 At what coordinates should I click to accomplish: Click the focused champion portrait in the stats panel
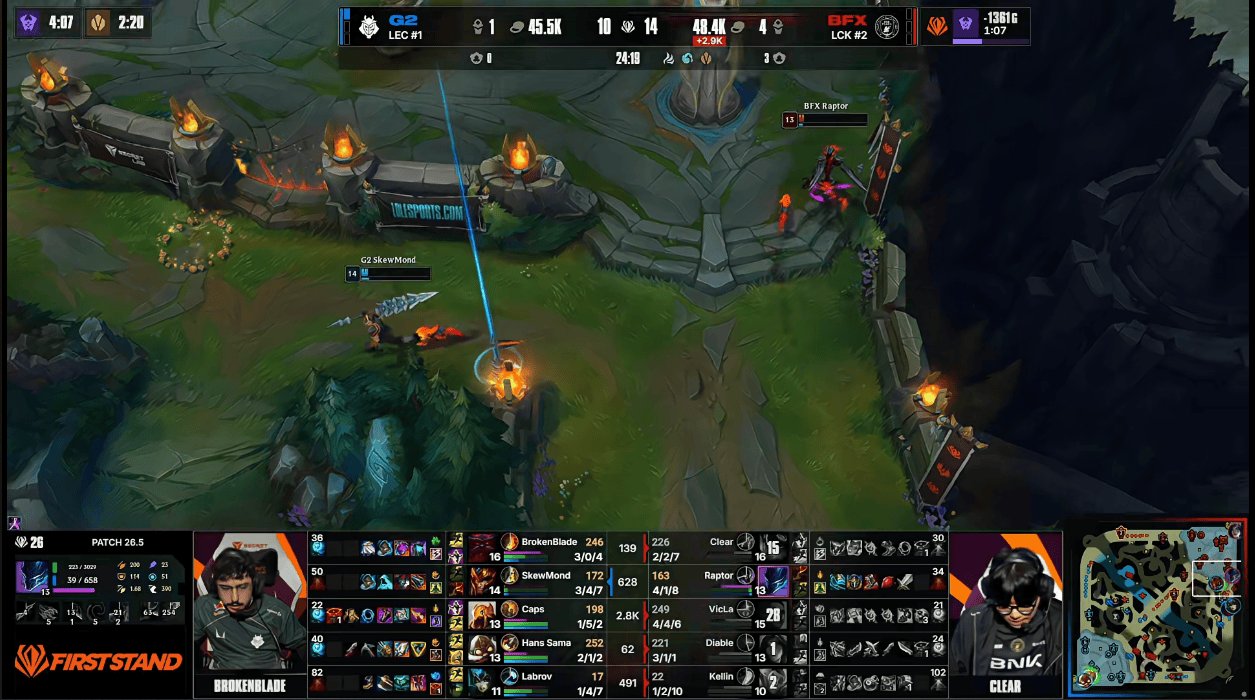coord(36,579)
